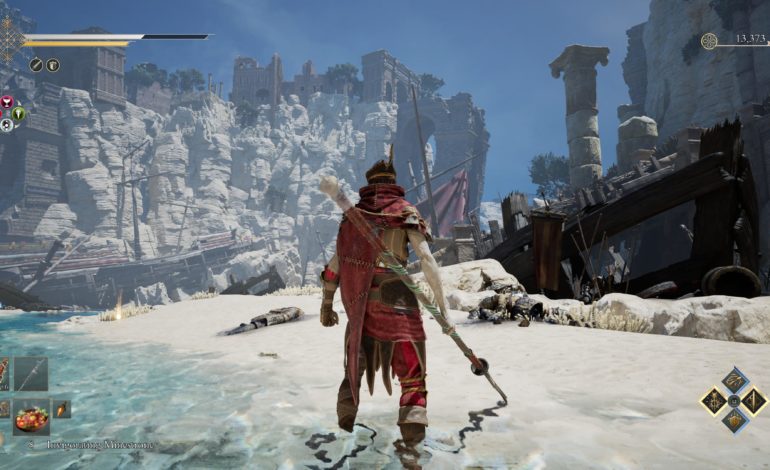Activate the left gold-bordered diamond skill
770x470 pixels.
tap(713, 401)
